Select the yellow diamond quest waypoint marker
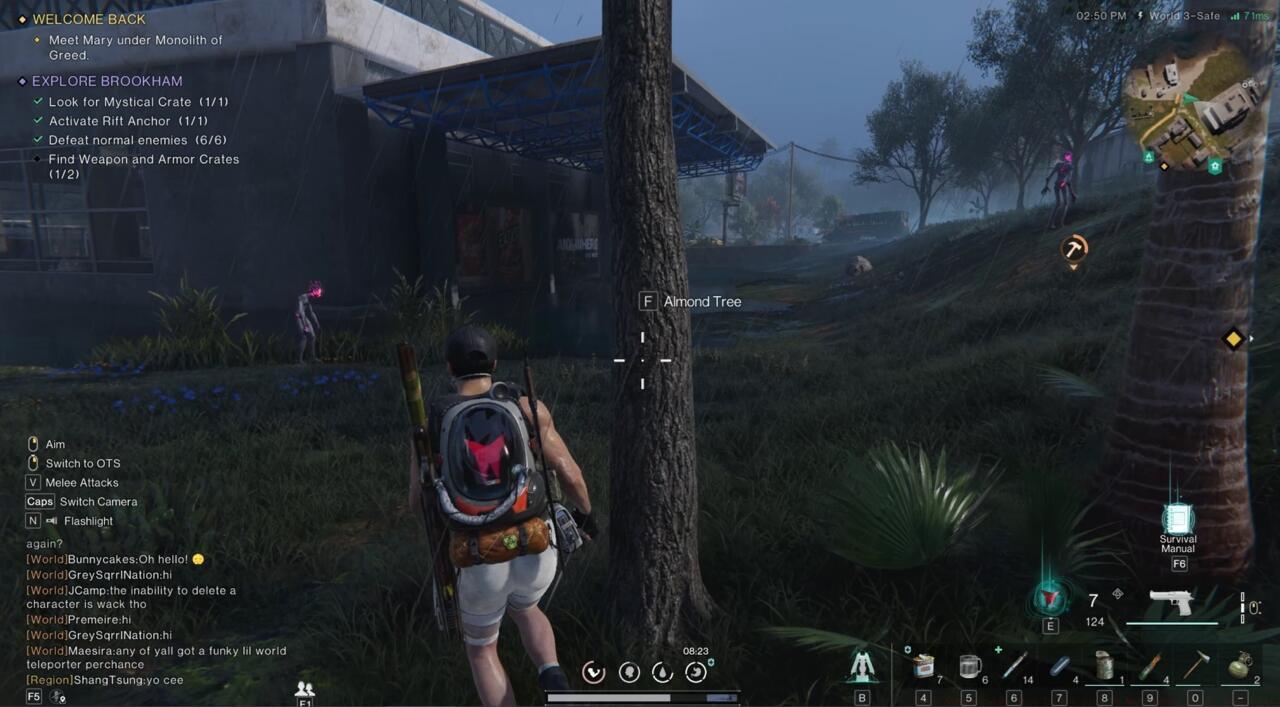 point(1233,339)
